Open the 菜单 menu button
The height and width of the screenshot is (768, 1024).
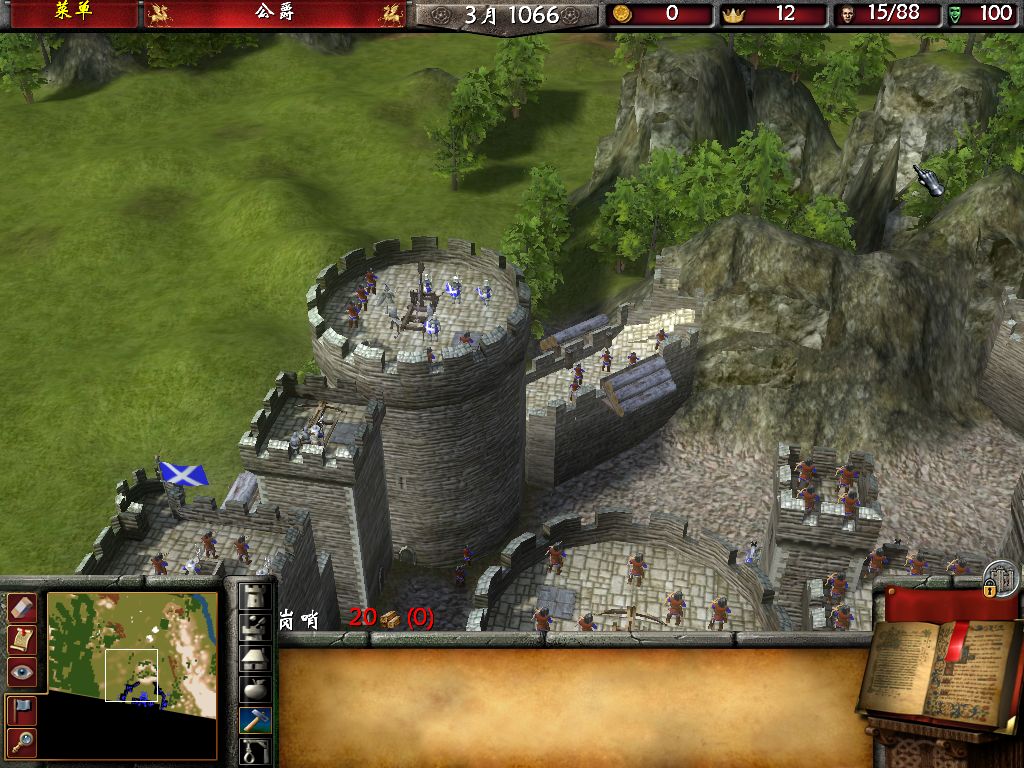pos(71,13)
